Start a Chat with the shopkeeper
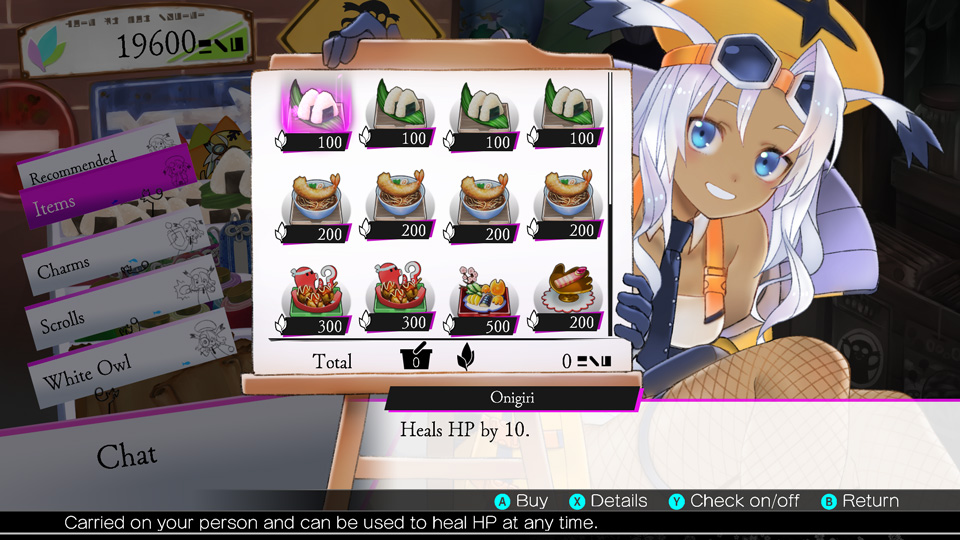Viewport: 960px width, 540px height. (x=126, y=456)
